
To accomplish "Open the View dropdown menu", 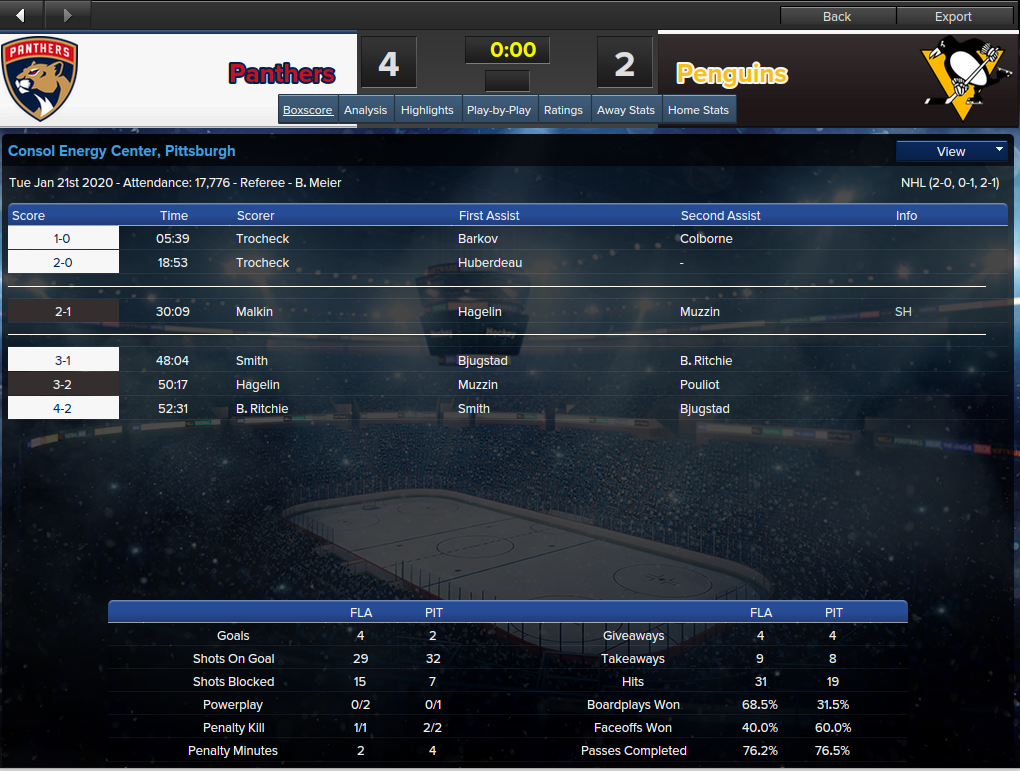I will coord(951,151).
